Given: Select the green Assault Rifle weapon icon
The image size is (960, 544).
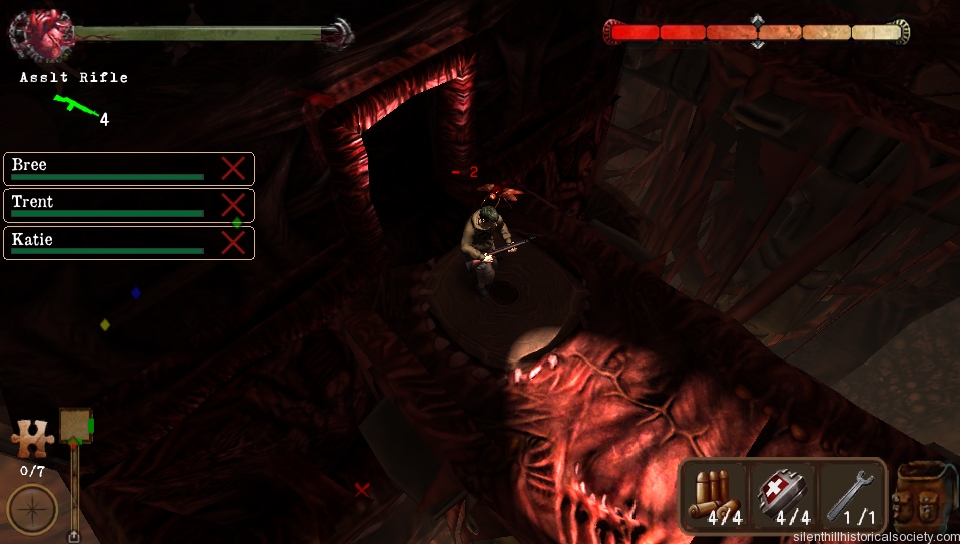Looking at the screenshot, I should pos(72,105).
